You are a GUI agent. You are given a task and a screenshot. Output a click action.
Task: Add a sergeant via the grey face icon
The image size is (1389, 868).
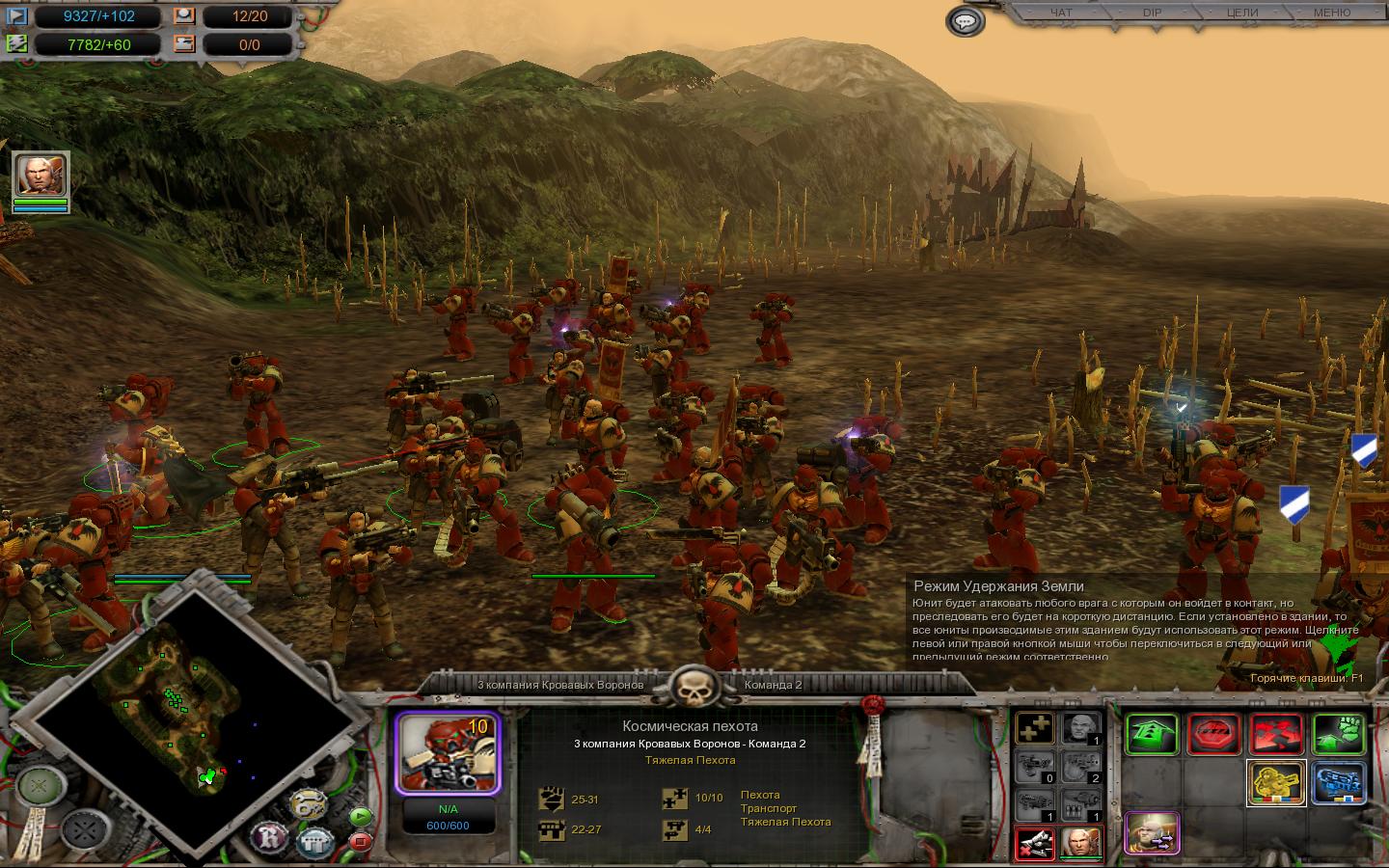1082,729
